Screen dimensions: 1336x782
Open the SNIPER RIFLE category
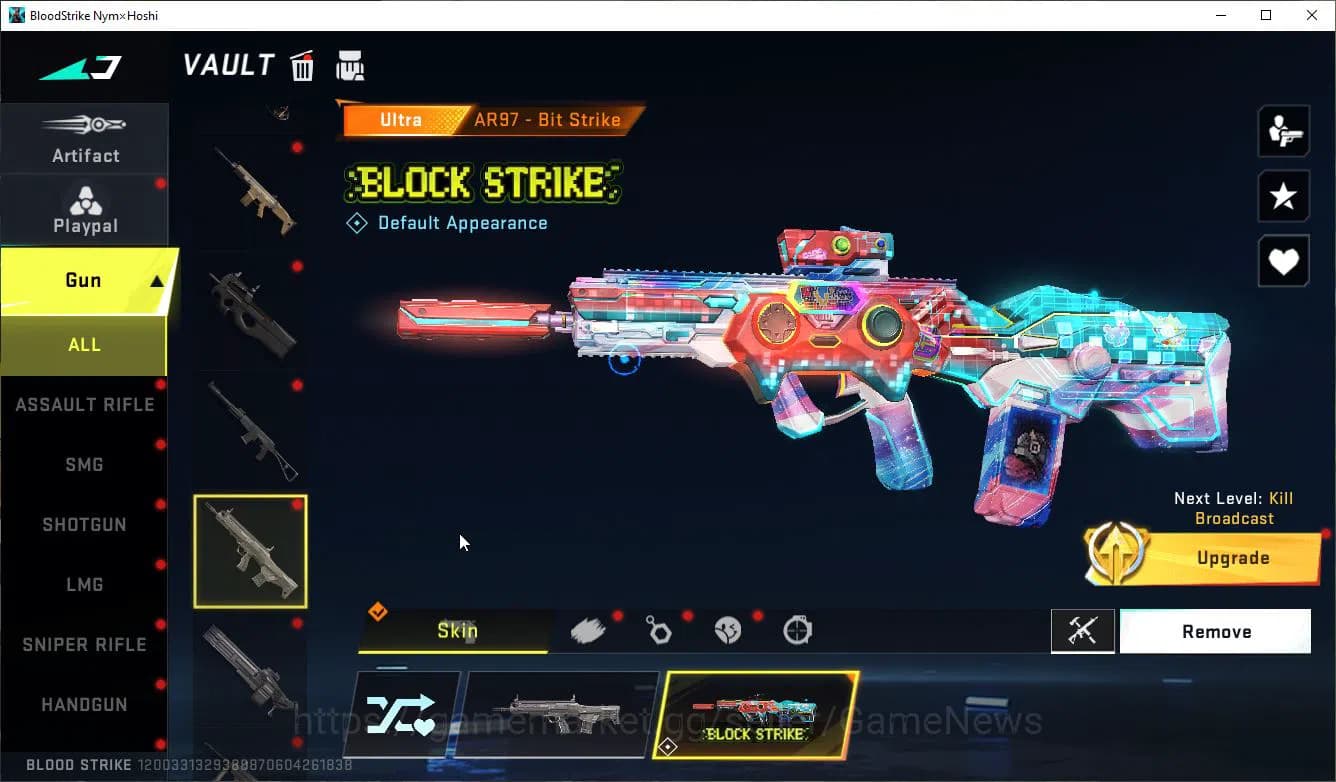(85, 644)
